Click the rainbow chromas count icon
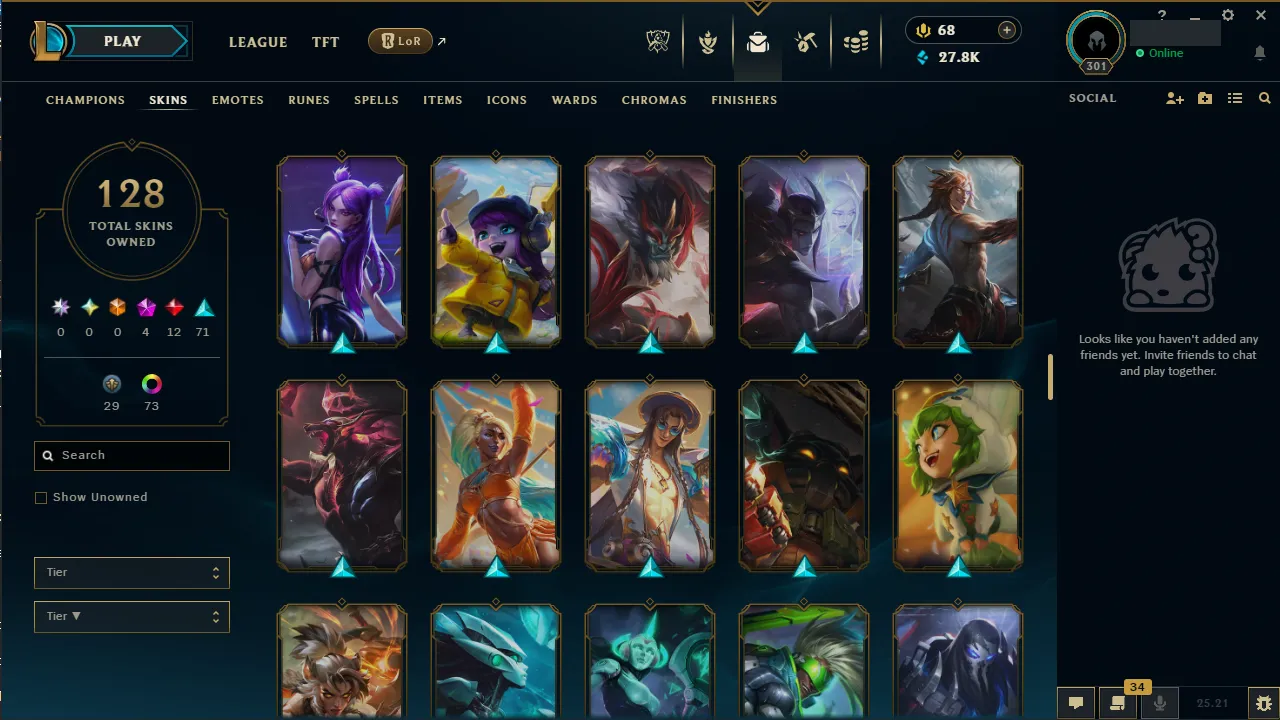The width and height of the screenshot is (1280, 720). pos(151,384)
